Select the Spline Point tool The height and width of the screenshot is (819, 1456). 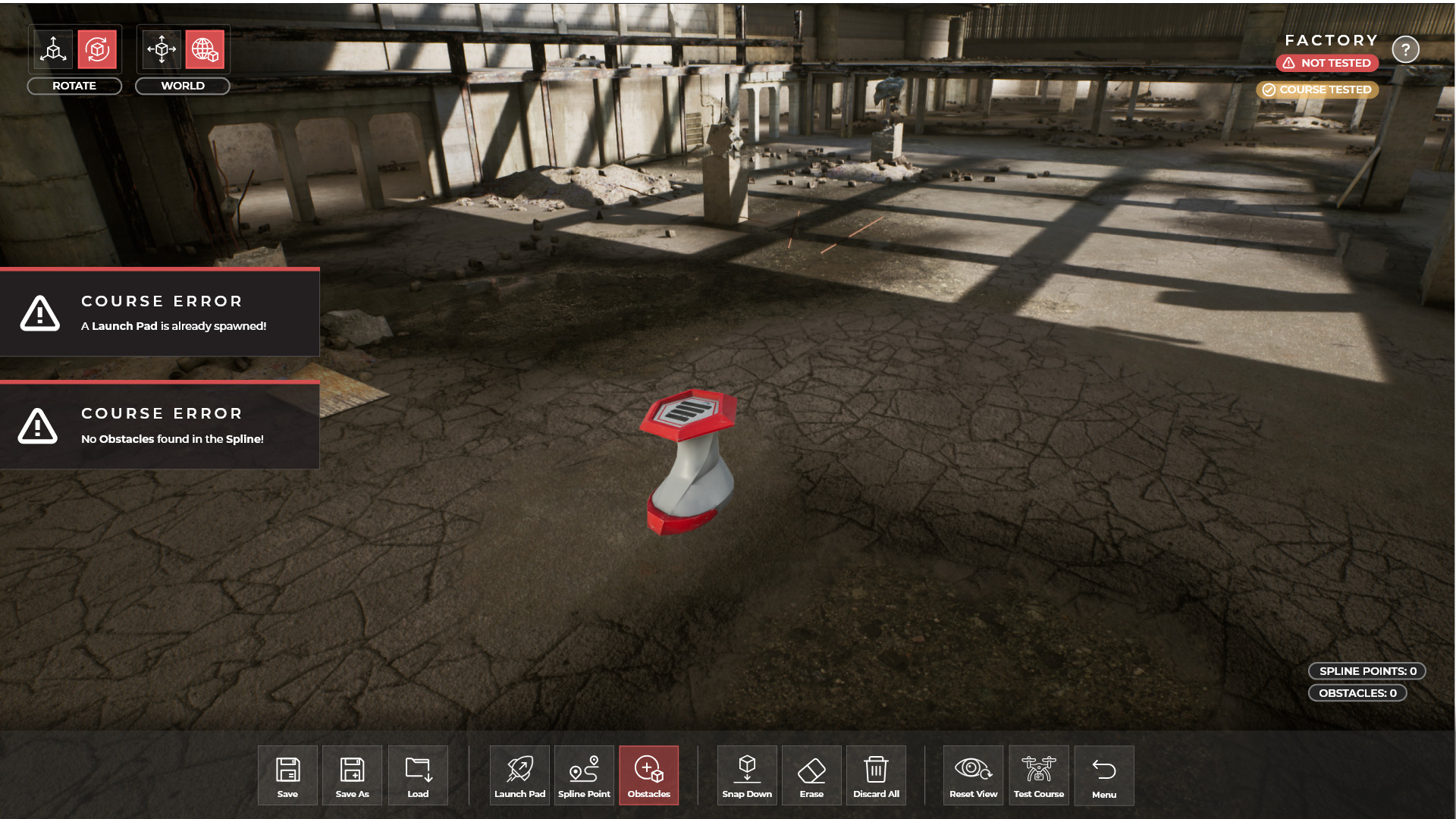tap(584, 775)
